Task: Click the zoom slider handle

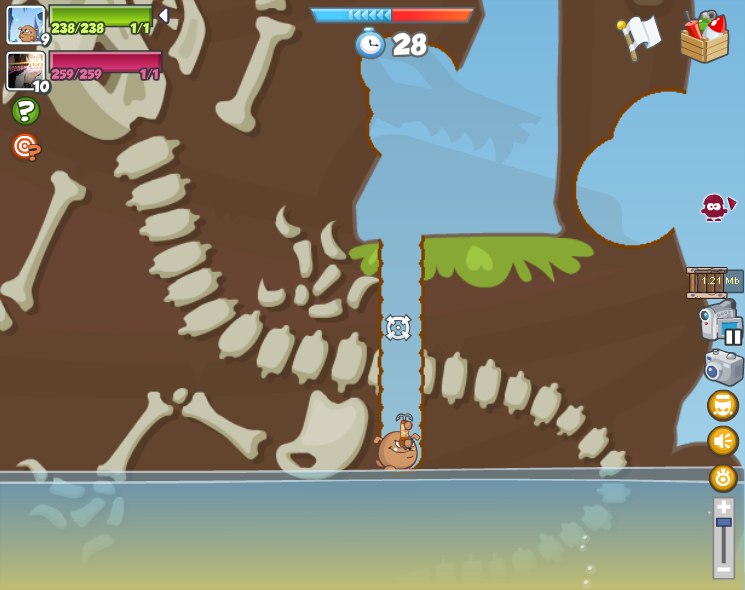Action: click(x=723, y=522)
